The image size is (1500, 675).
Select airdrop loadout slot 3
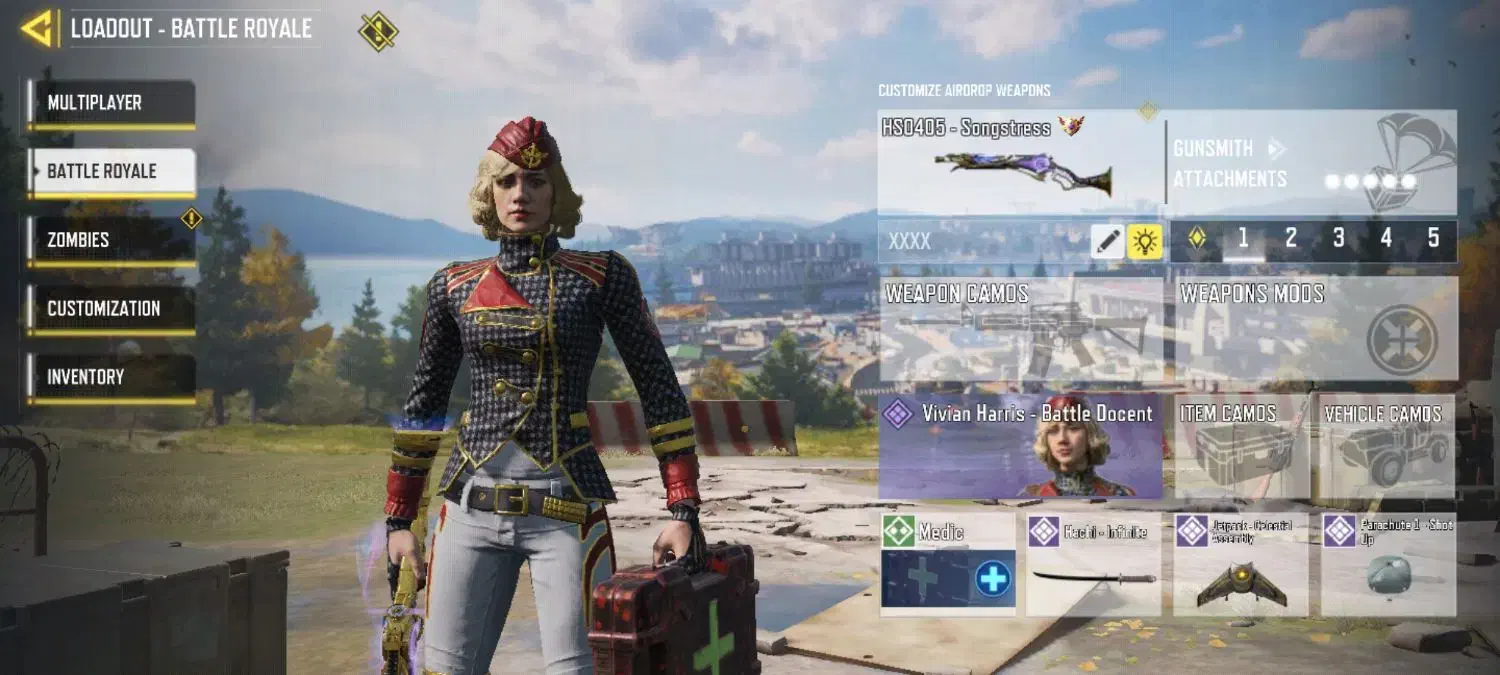(1339, 238)
